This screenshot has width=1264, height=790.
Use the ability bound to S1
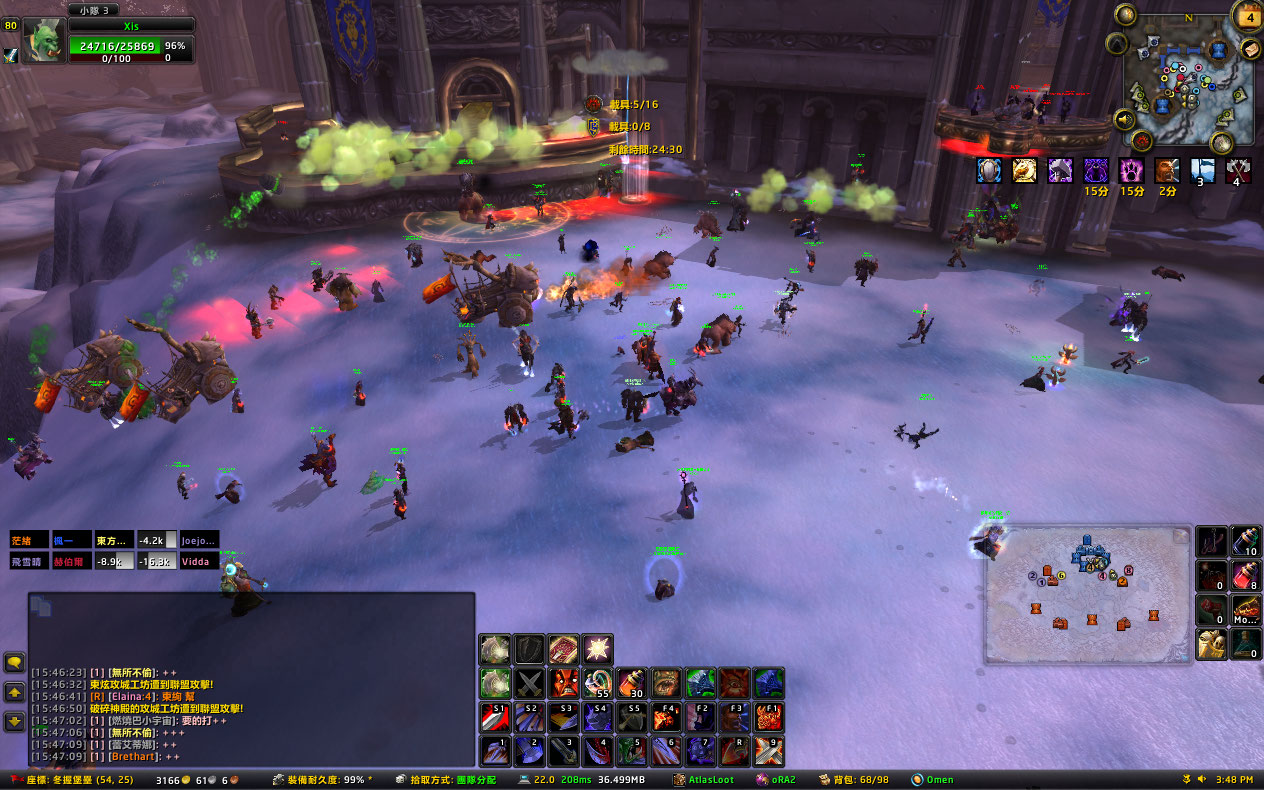(x=496, y=717)
